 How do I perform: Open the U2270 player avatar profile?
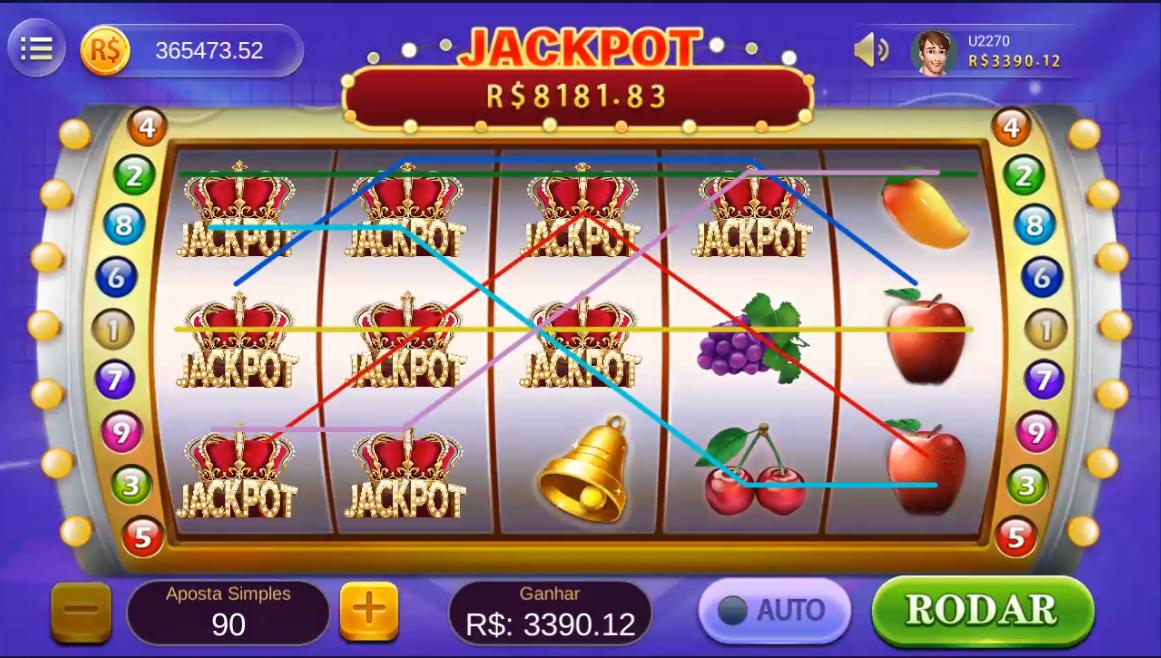(933, 51)
